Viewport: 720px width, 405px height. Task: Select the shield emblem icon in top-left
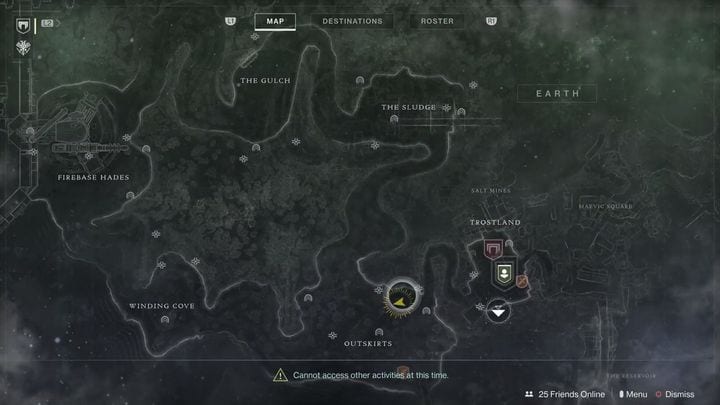pos(21,25)
